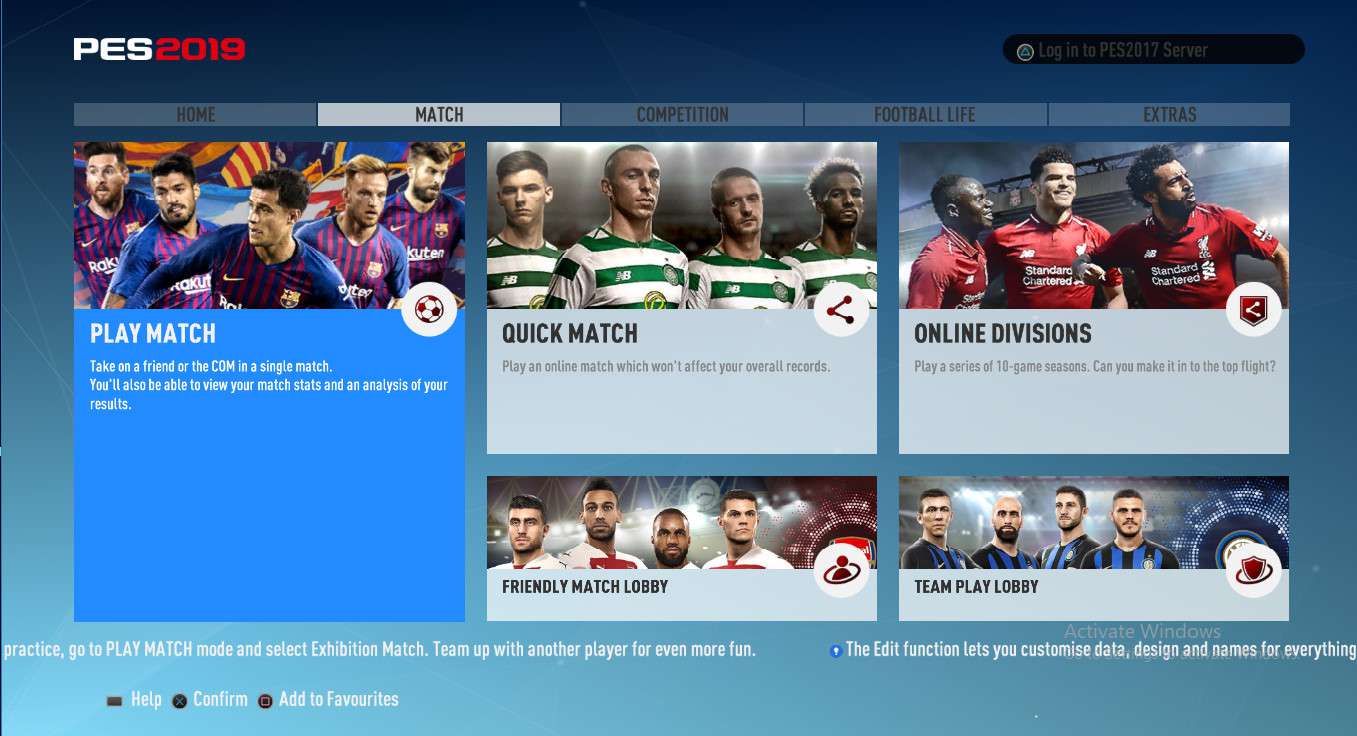
Task: Enter the FRIENDLY MATCH LOBBY
Action: (x=681, y=548)
